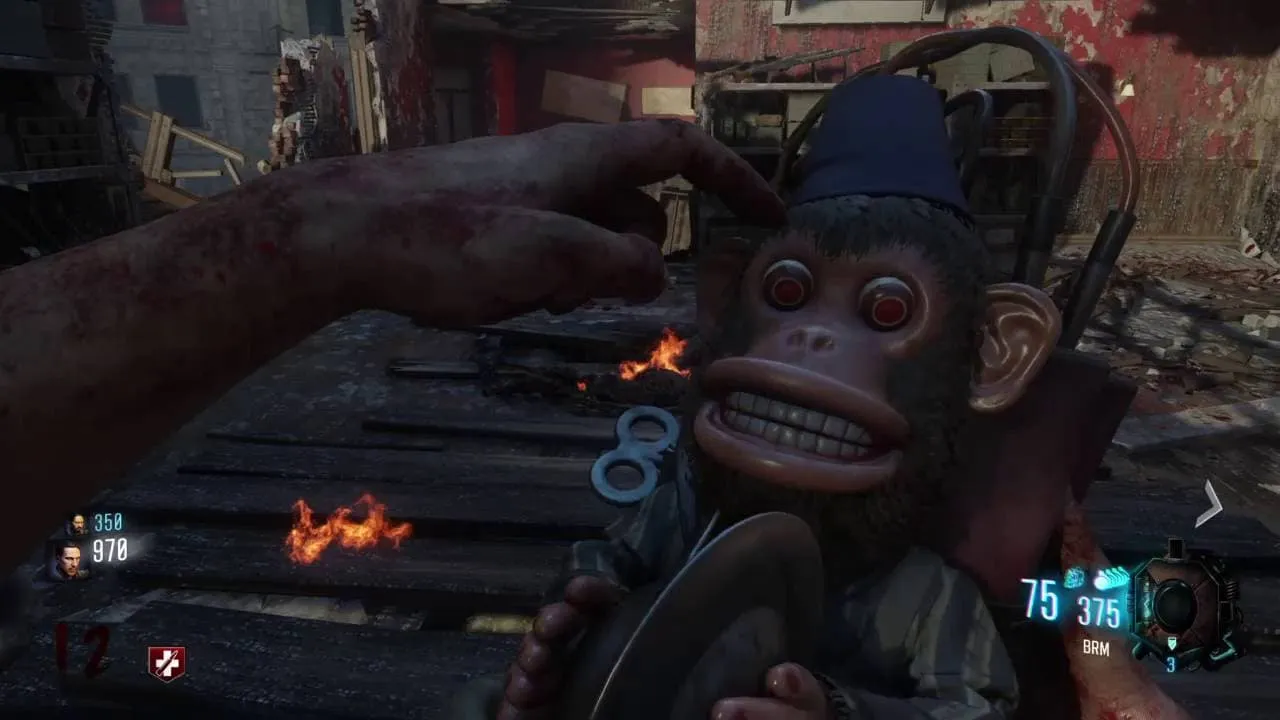Click the score value 970
The image size is (1280, 720).
pyautogui.click(x=110, y=550)
